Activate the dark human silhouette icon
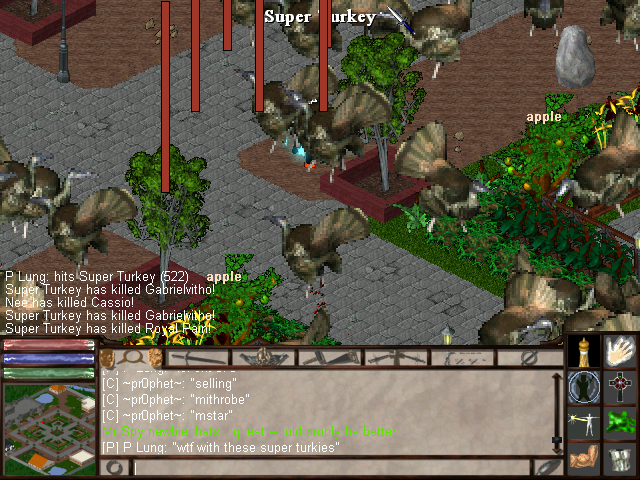 point(585,387)
